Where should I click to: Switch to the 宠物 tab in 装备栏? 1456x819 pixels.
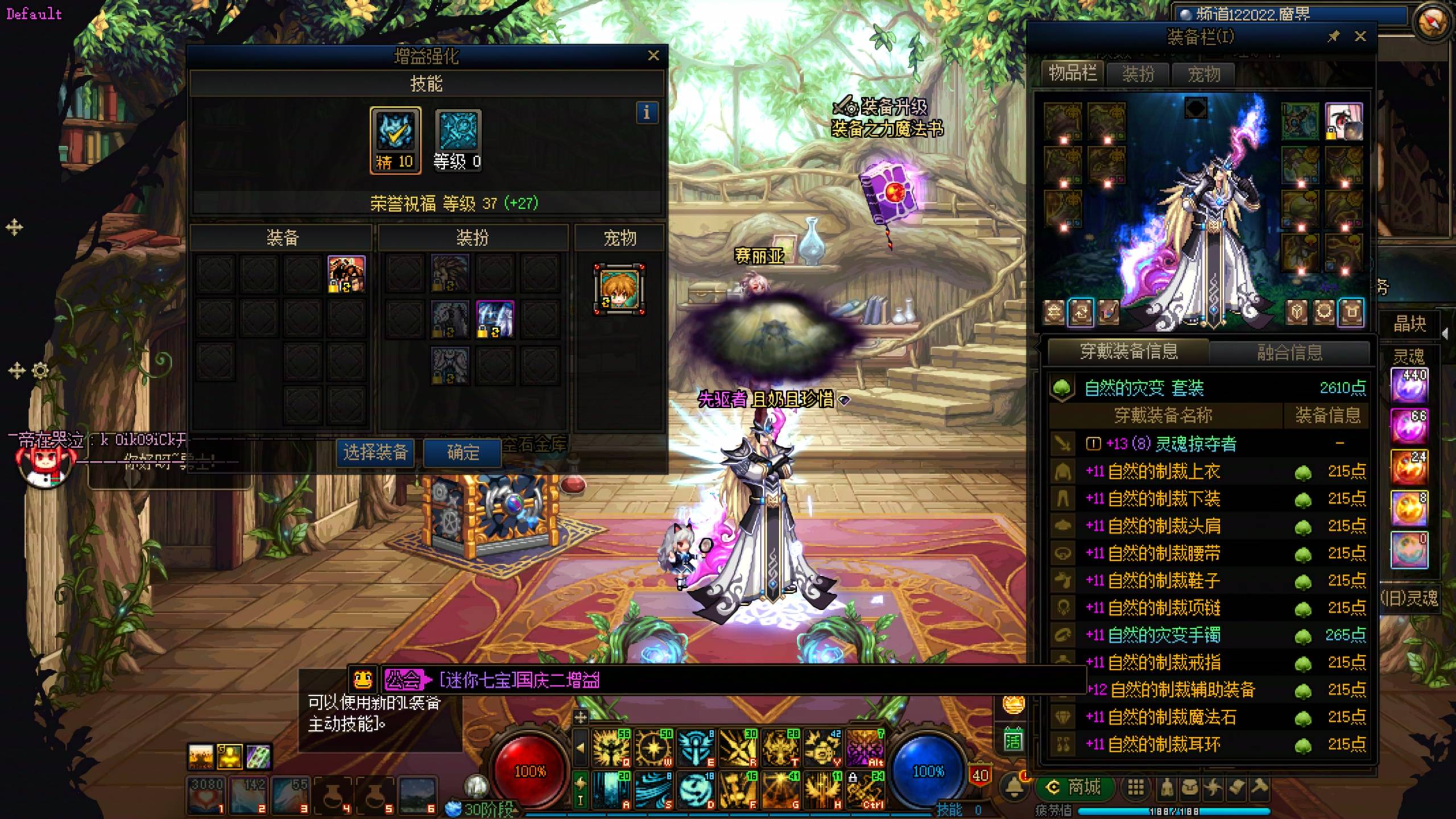(1203, 74)
